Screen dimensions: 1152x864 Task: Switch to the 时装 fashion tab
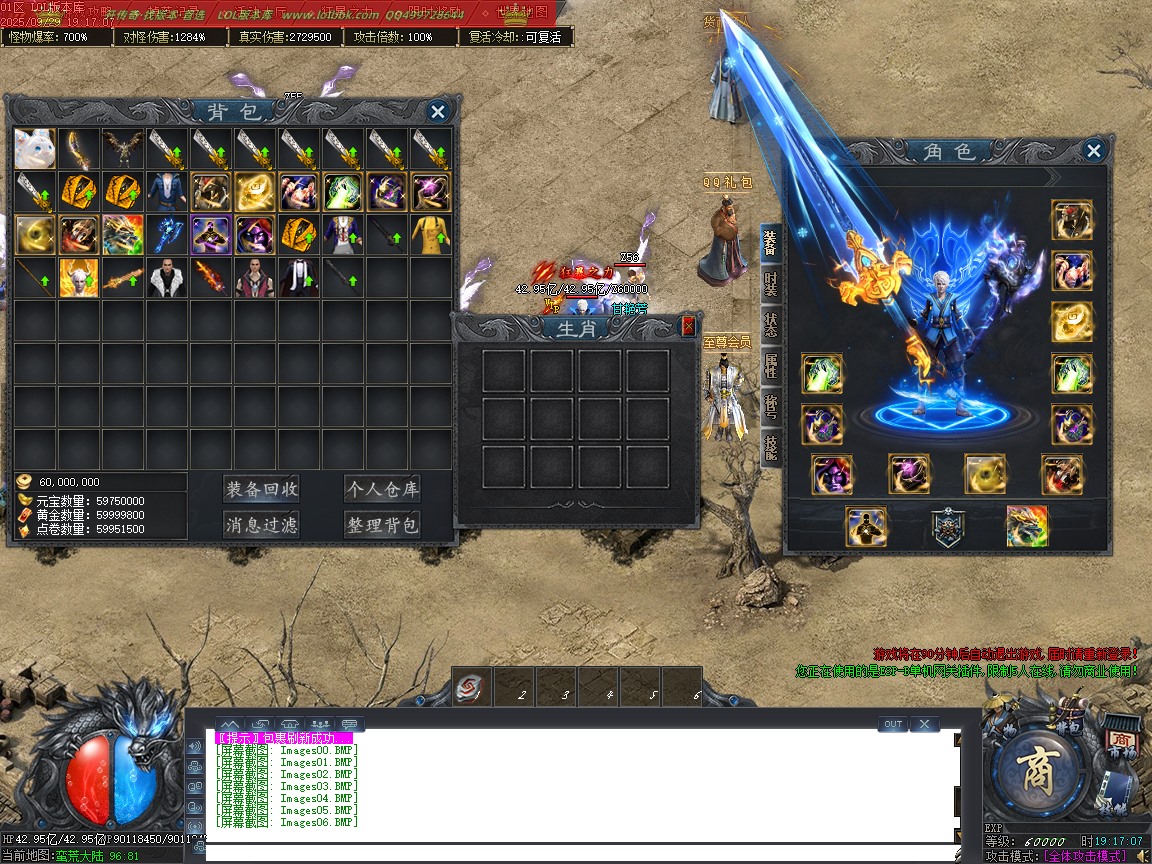[x=771, y=286]
